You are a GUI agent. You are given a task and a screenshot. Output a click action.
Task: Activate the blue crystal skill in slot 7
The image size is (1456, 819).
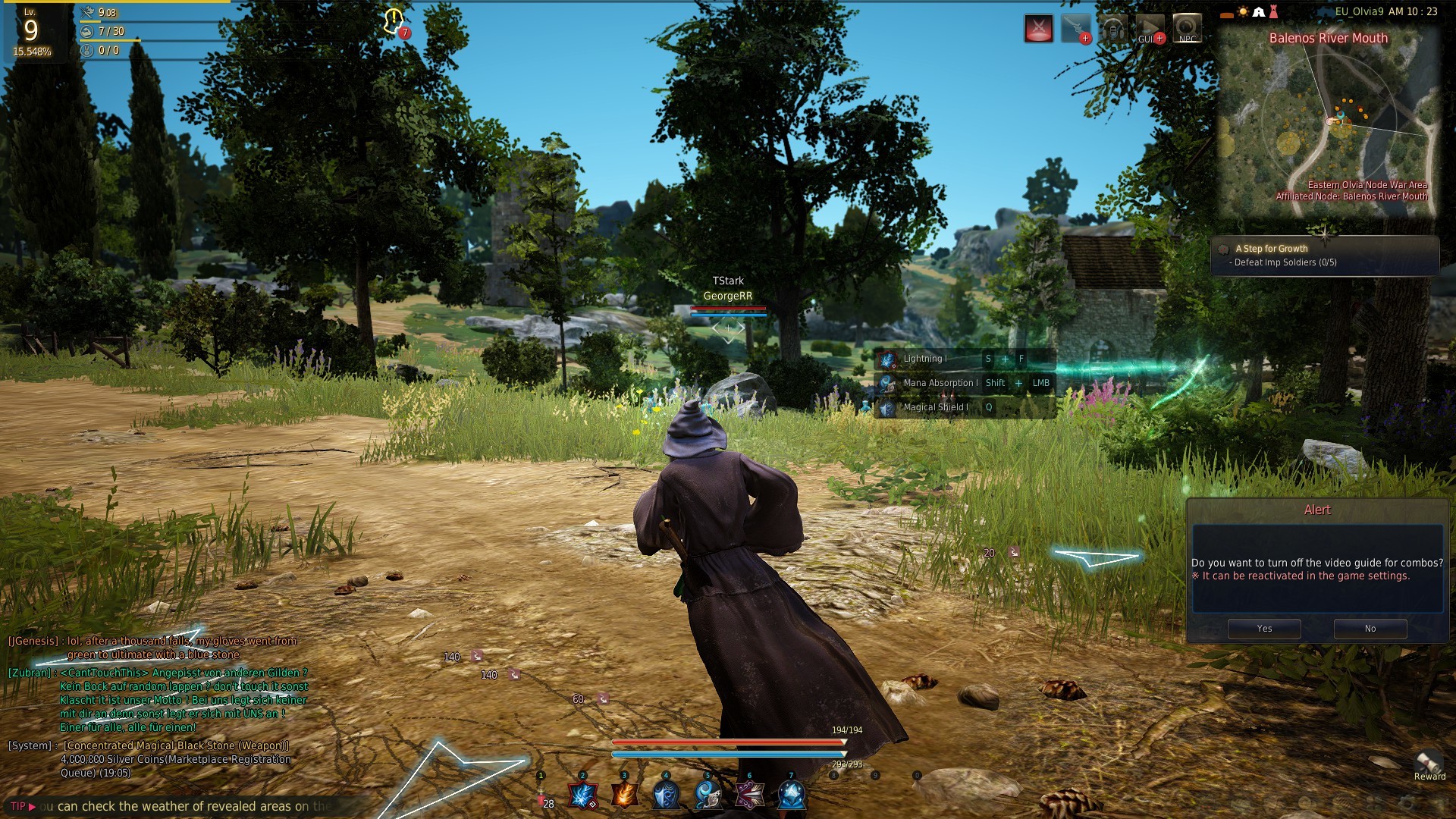[792, 795]
